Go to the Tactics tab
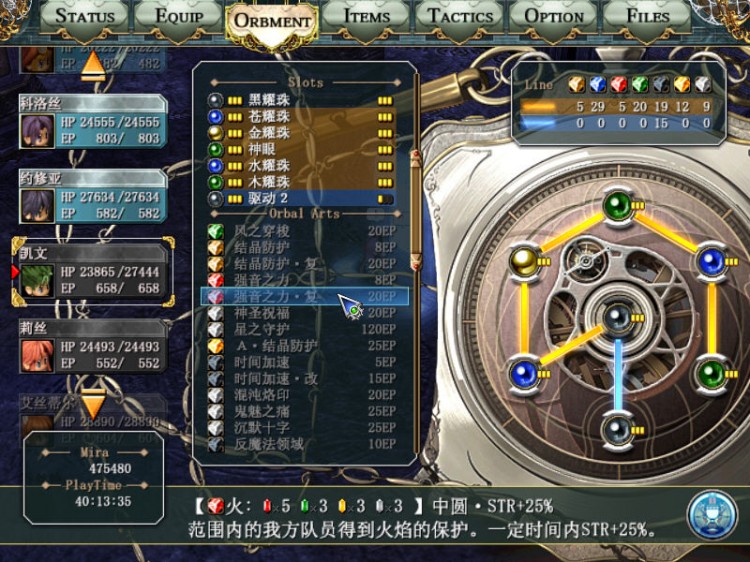 [x=460, y=16]
